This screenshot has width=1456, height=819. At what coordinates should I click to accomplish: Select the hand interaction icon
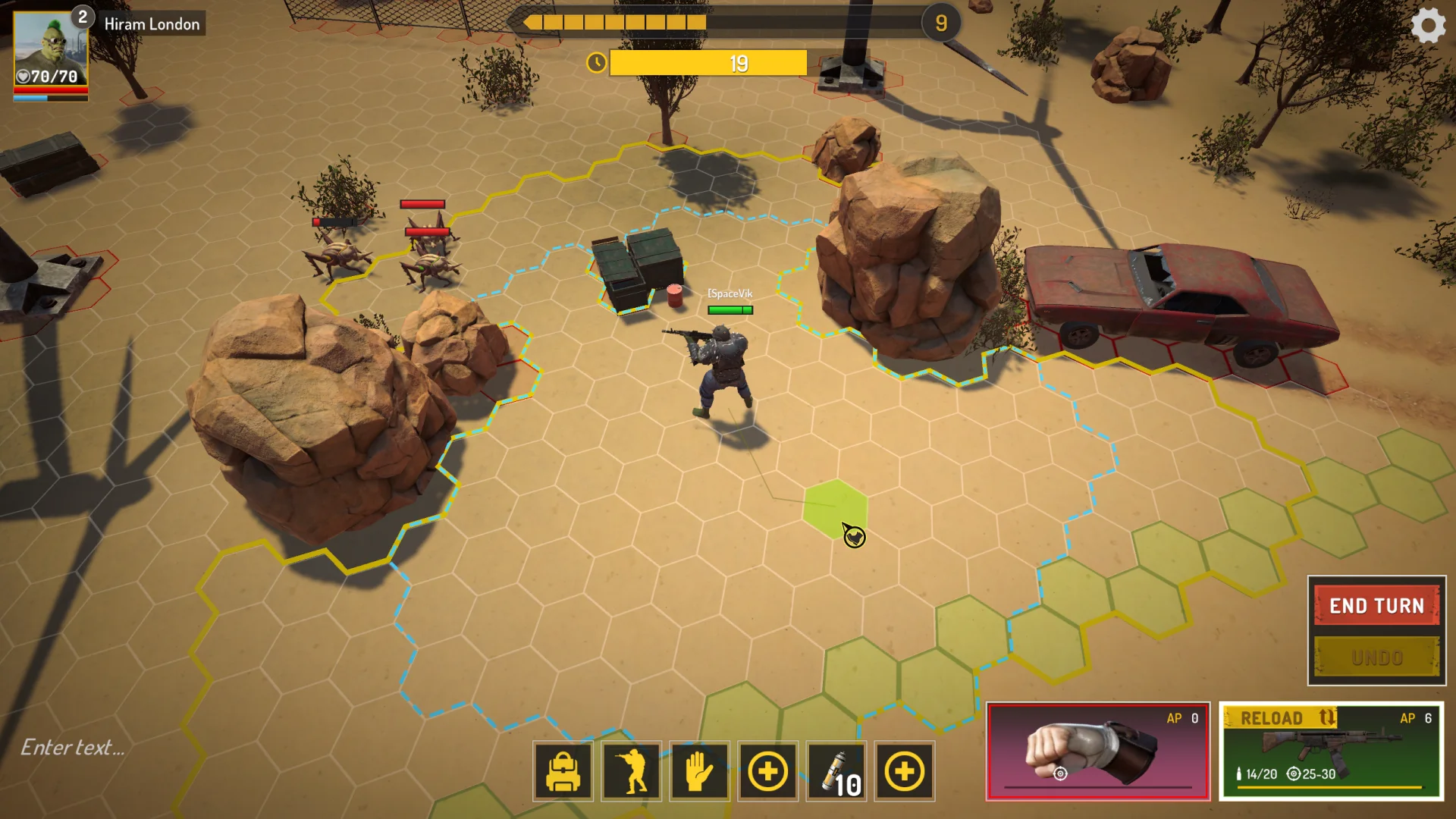pos(699,772)
